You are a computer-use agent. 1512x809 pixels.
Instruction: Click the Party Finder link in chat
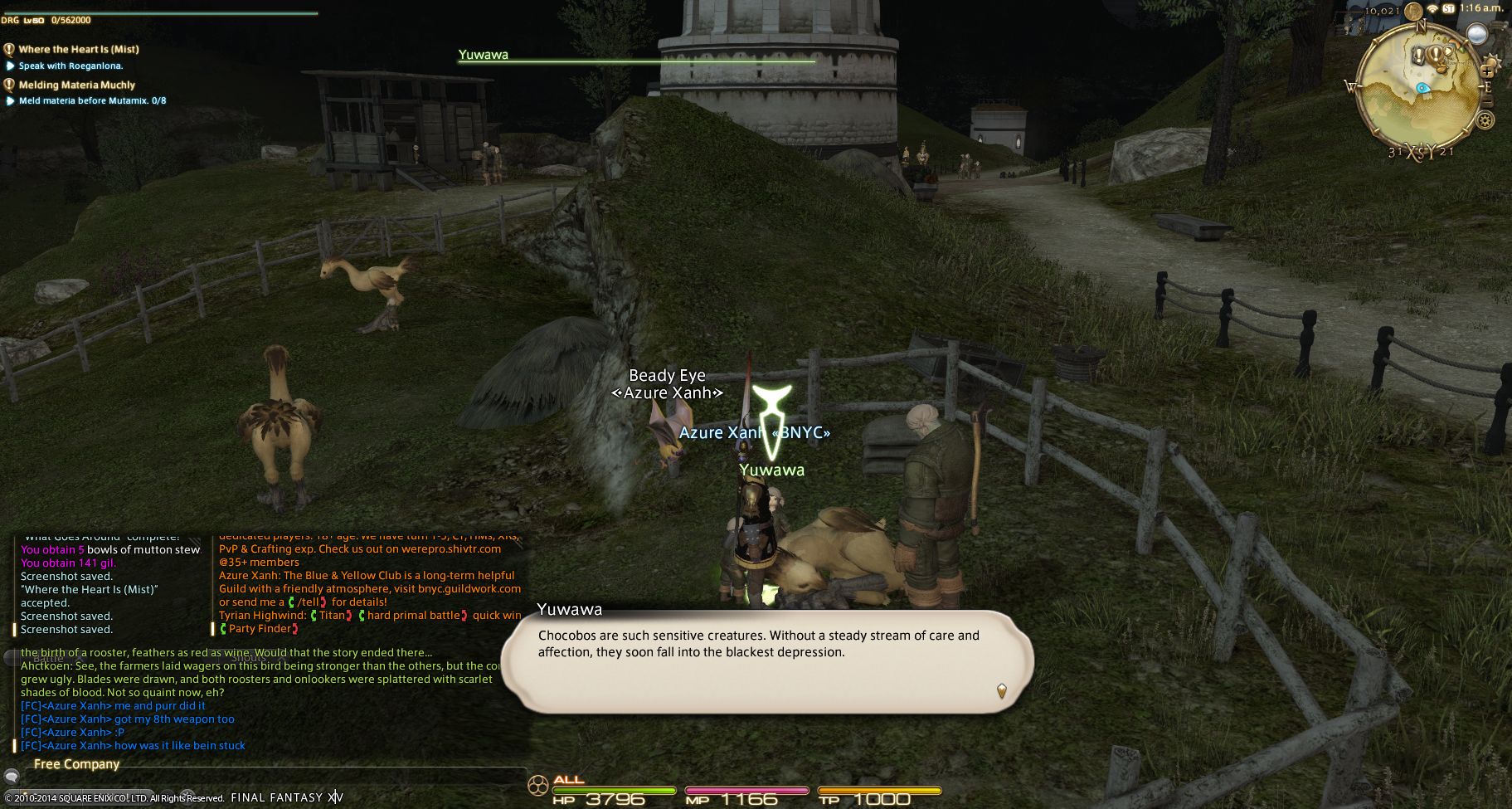tap(260, 629)
